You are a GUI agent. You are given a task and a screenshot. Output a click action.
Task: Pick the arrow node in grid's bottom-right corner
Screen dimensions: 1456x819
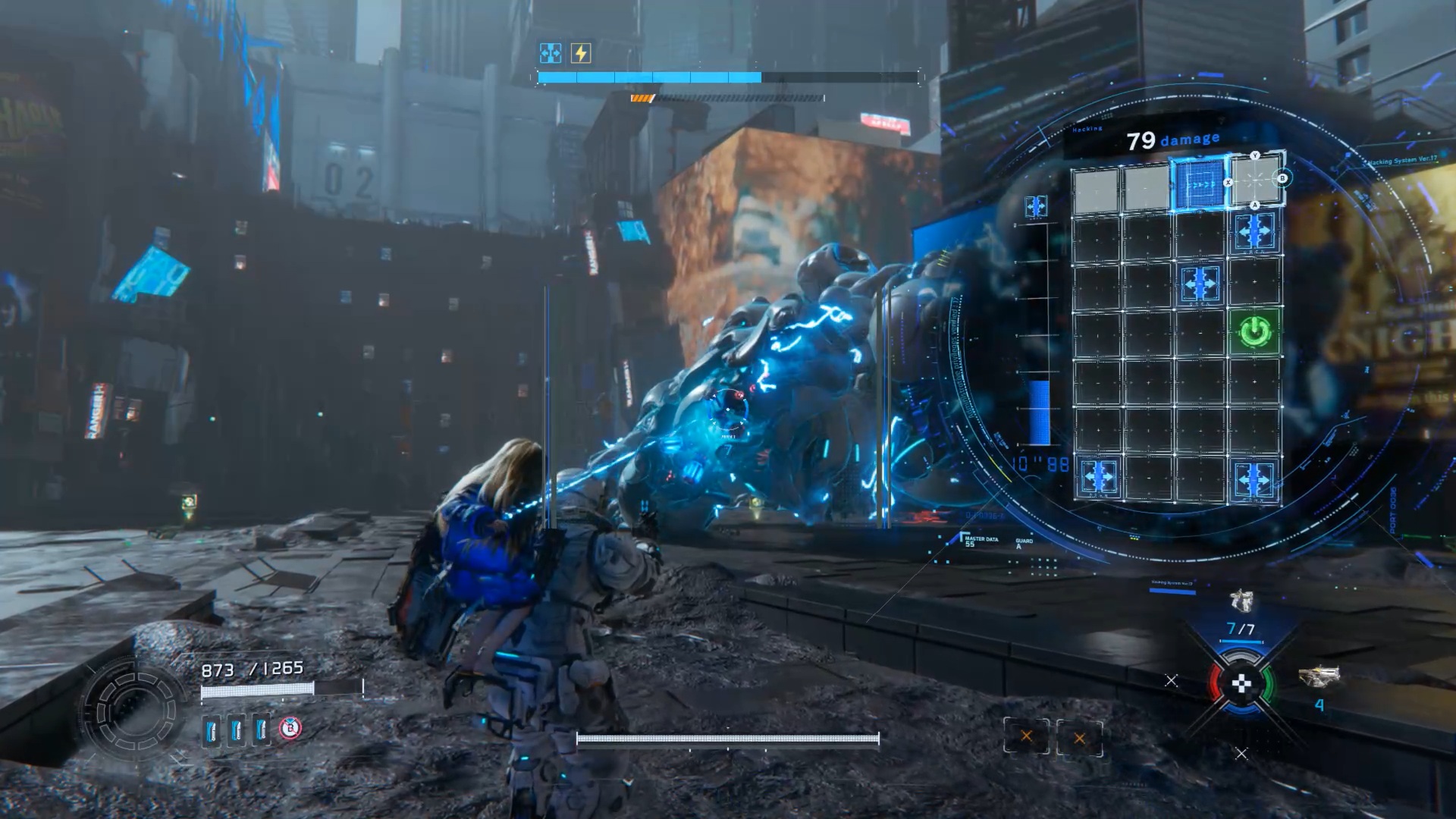pyautogui.click(x=1255, y=479)
